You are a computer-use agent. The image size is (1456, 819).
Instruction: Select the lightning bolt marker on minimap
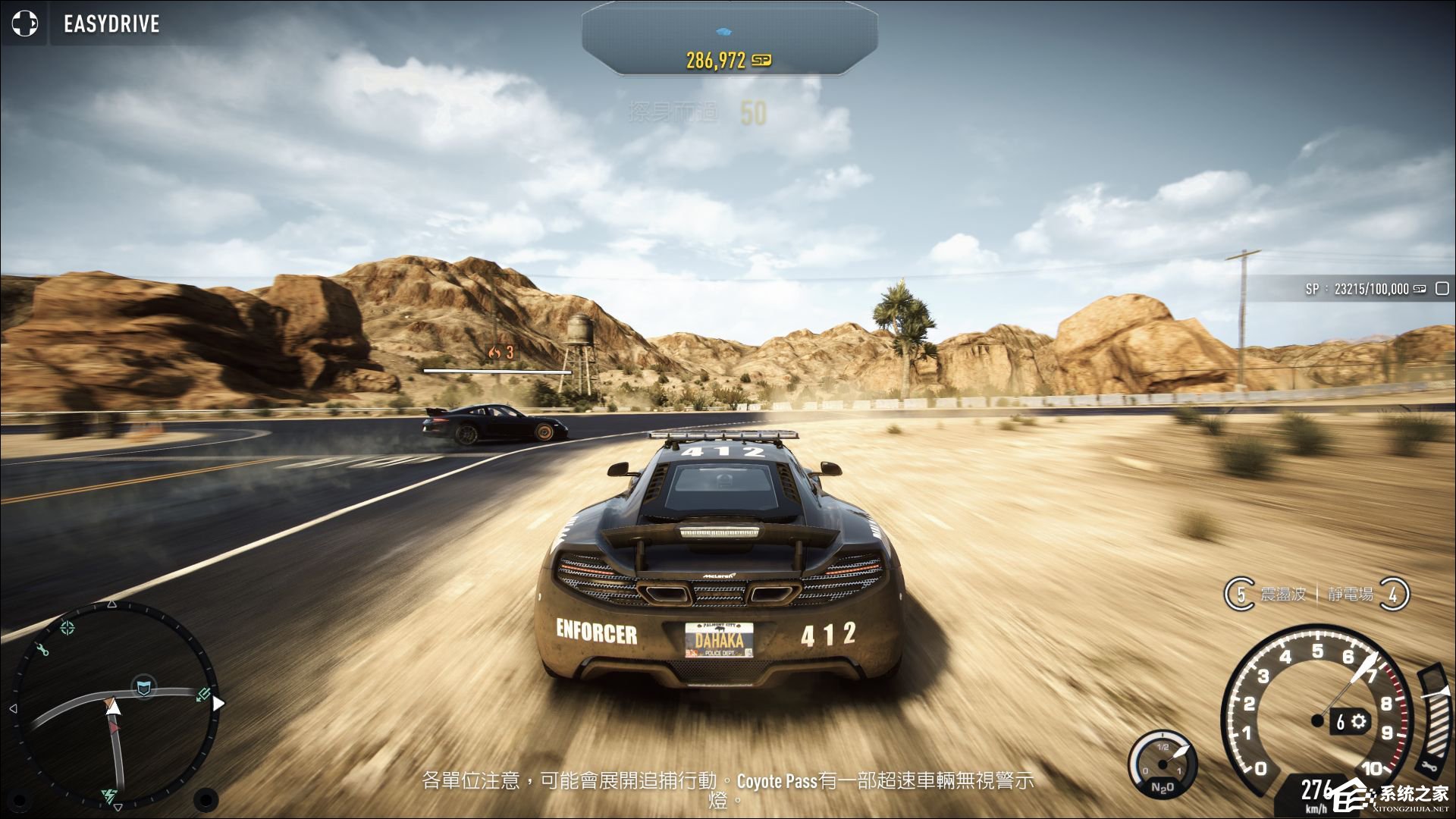109,796
